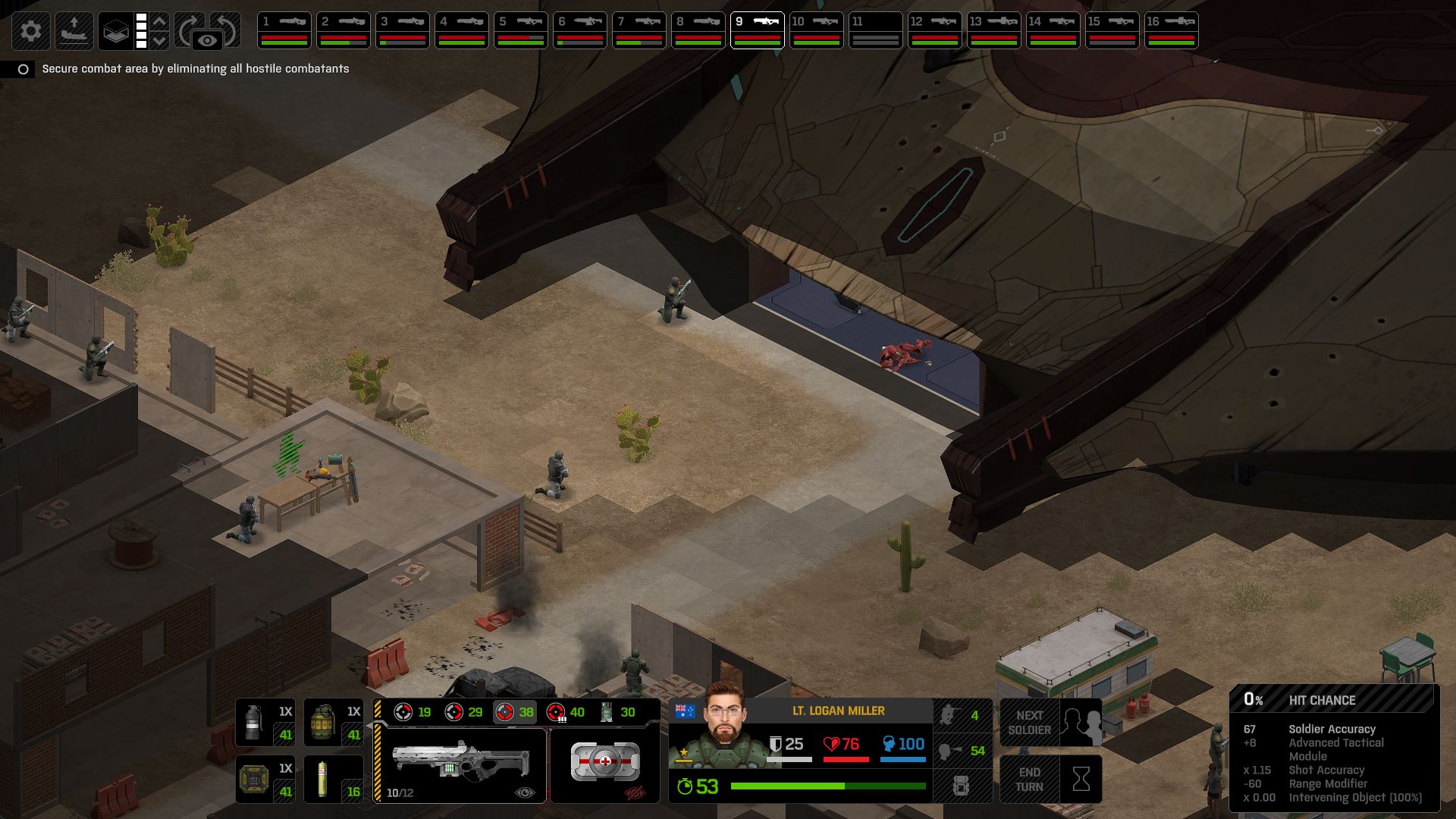
Task: Choose the 19 TU snap shot mode
Action: (x=413, y=712)
